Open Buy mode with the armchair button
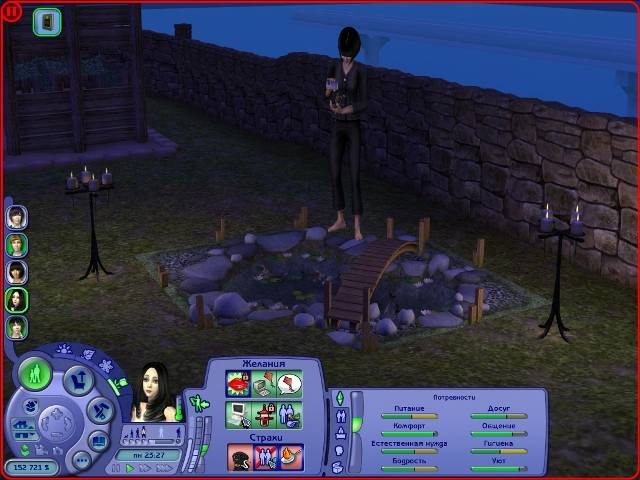This screenshot has height=480, width=640. [x=78, y=380]
